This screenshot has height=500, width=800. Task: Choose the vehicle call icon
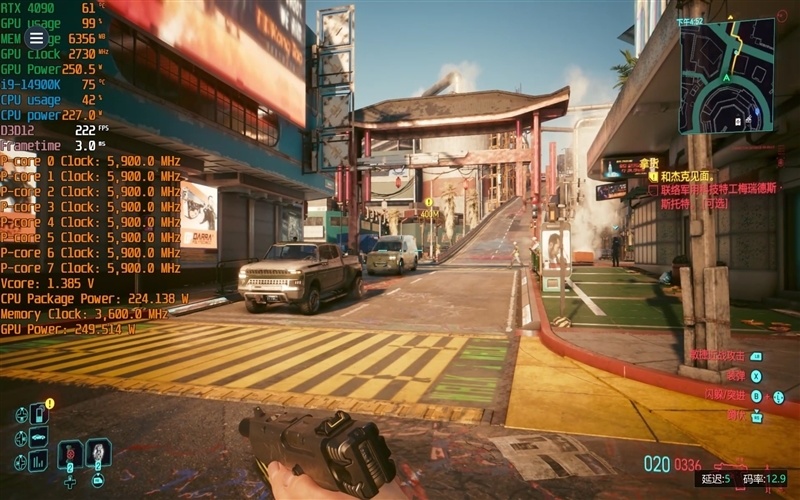(x=39, y=437)
